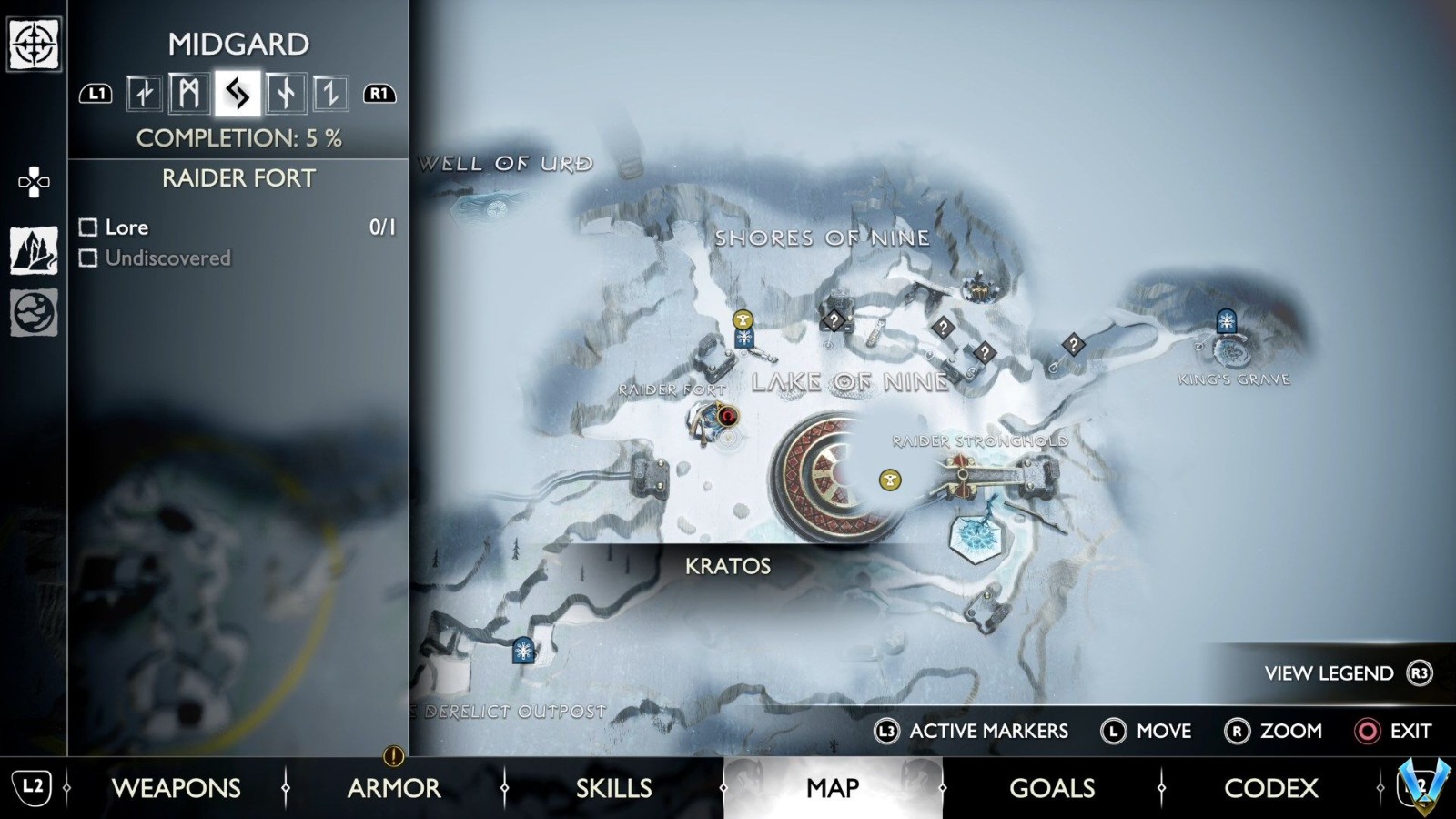
Task: Click the blue gateway marker near Derelict Outpost
Action: (x=521, y=650)
